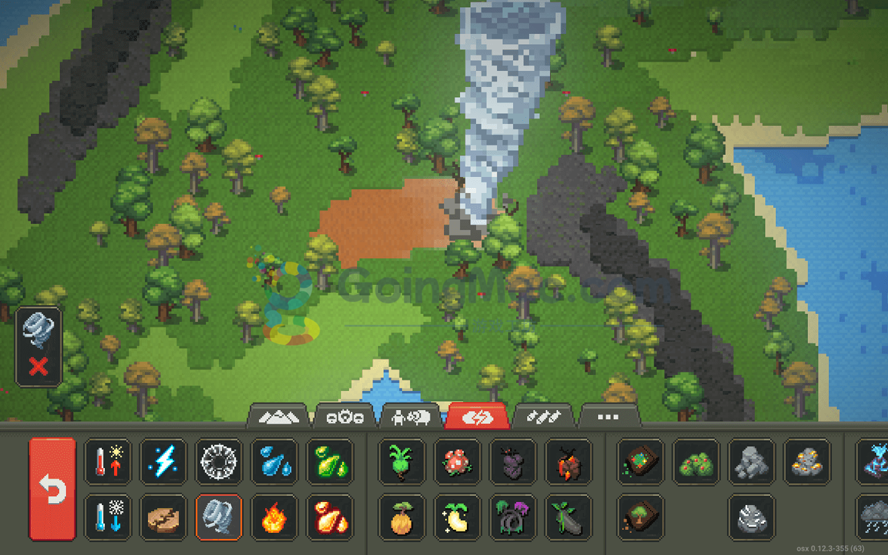Select the green acid drops power
Viewport: 888px width, 555px height.
[x=329, y=462]
